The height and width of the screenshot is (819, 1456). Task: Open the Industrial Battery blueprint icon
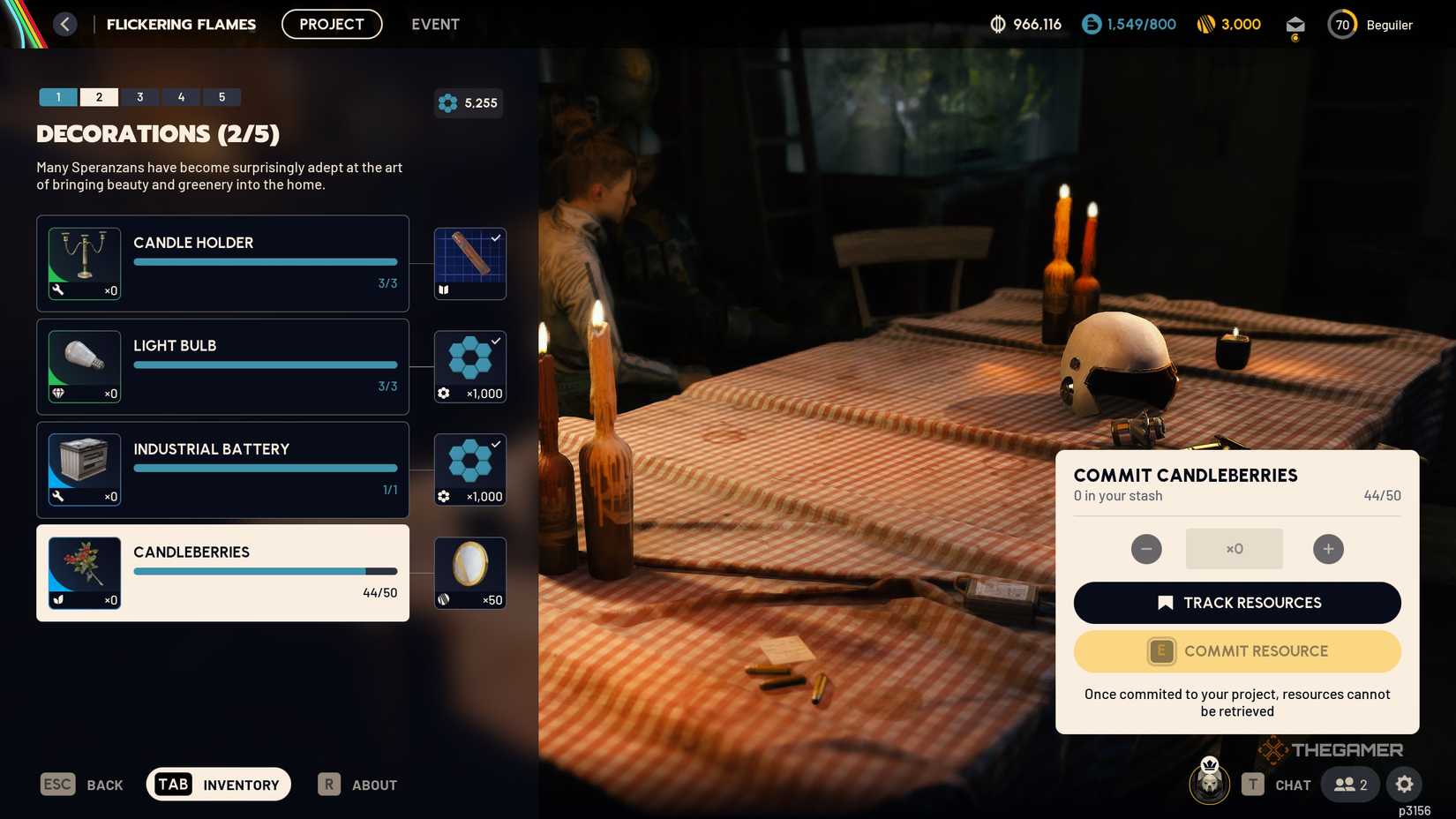point(84,469)
